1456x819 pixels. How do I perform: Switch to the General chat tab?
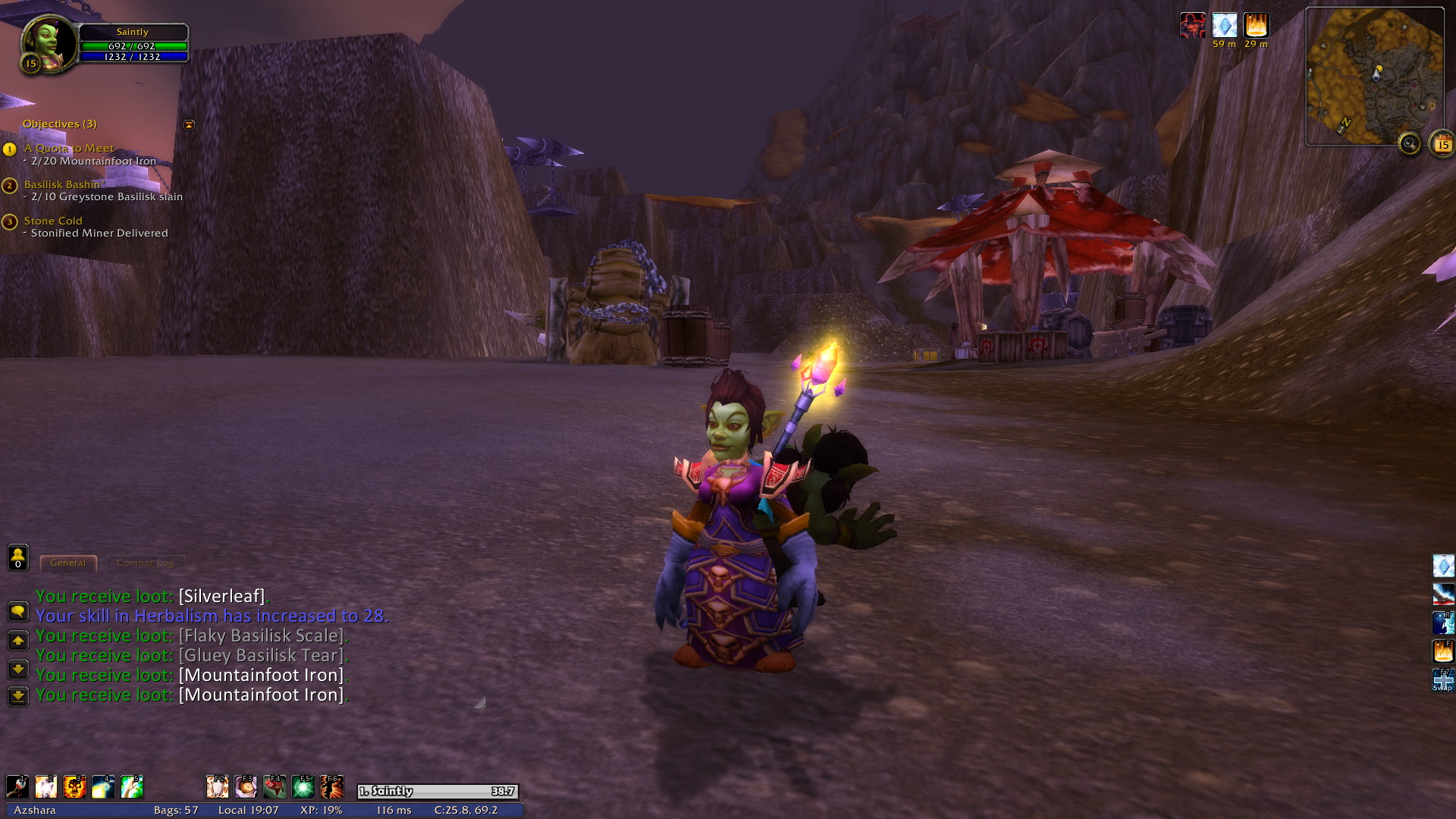(67, 563)
